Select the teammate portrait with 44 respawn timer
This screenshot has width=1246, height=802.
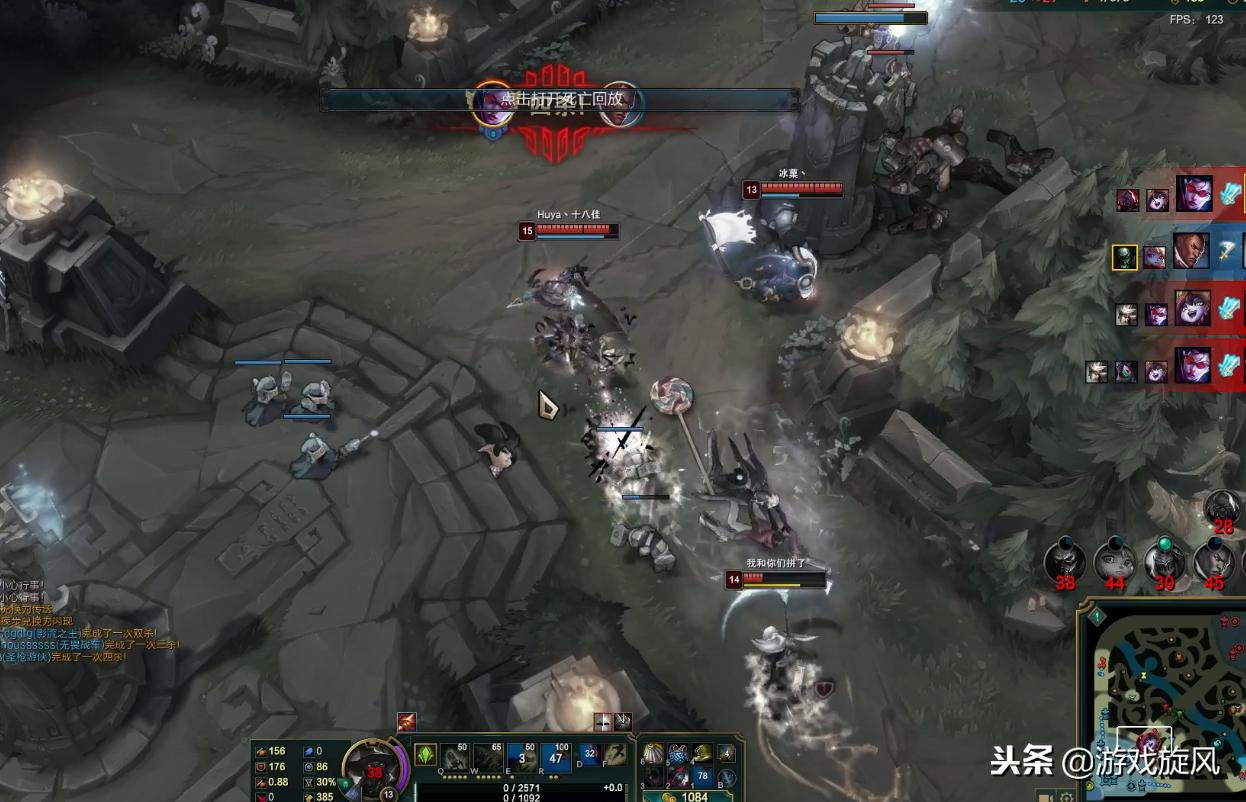[x=1114, y=562]
